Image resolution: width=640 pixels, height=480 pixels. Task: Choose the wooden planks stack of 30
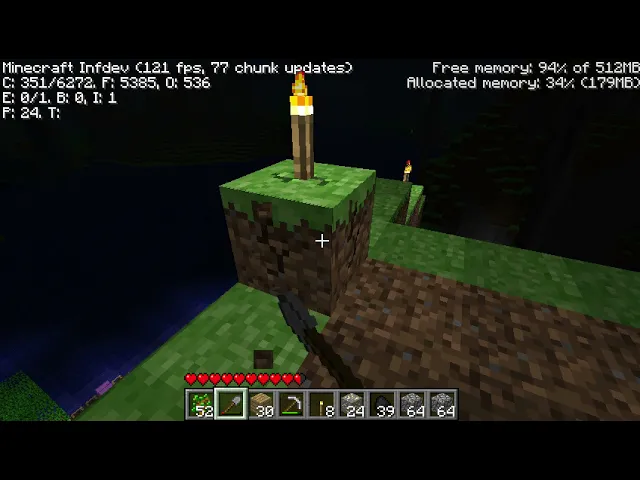tap(262, 405)
